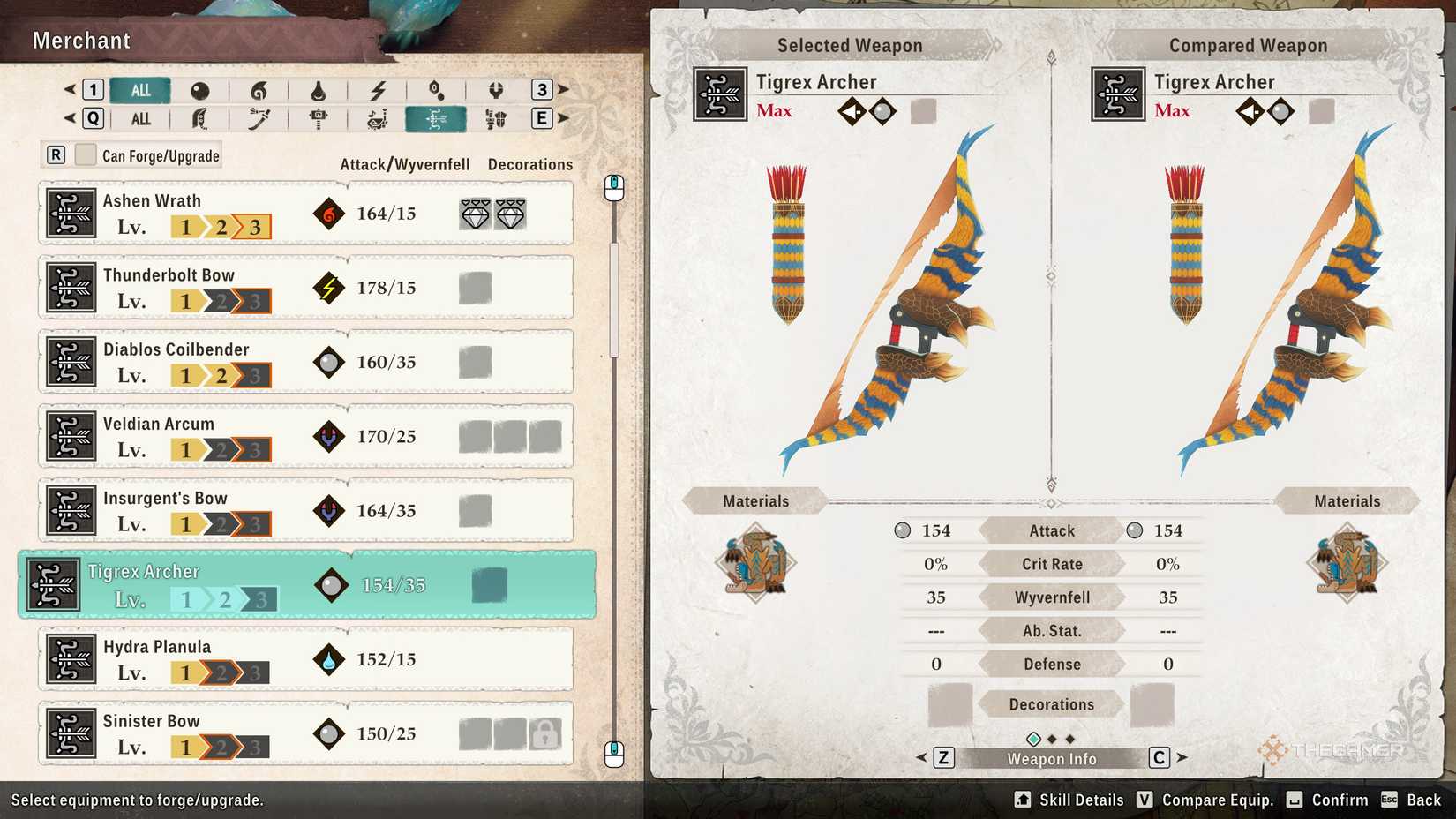Viewport: 1456px width, 819px height.
Task: Select the water element filter icon
Action: (318, 90)
